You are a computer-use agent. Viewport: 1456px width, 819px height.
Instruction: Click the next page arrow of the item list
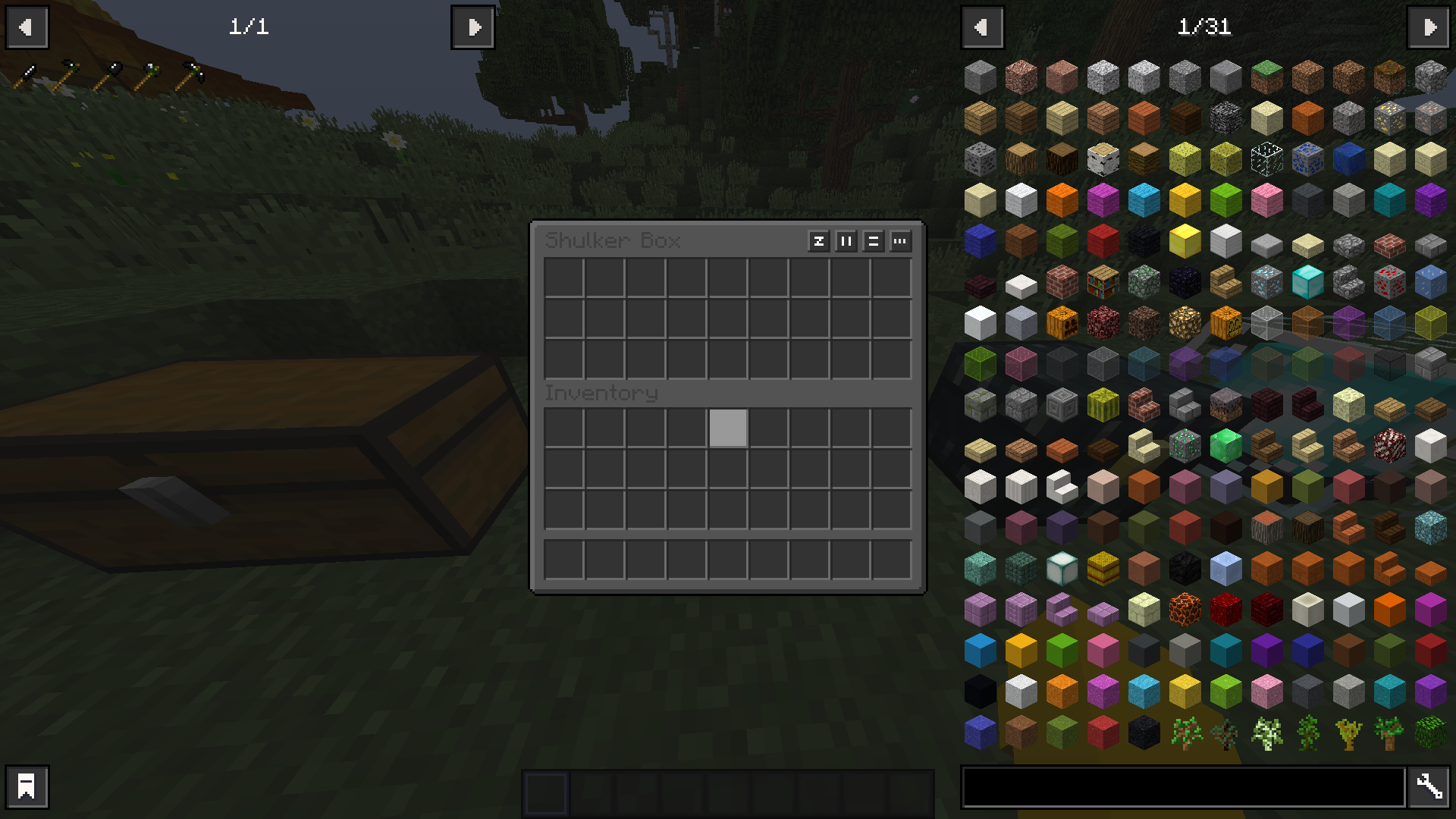pyautogui.click(x=1429, y=27)
